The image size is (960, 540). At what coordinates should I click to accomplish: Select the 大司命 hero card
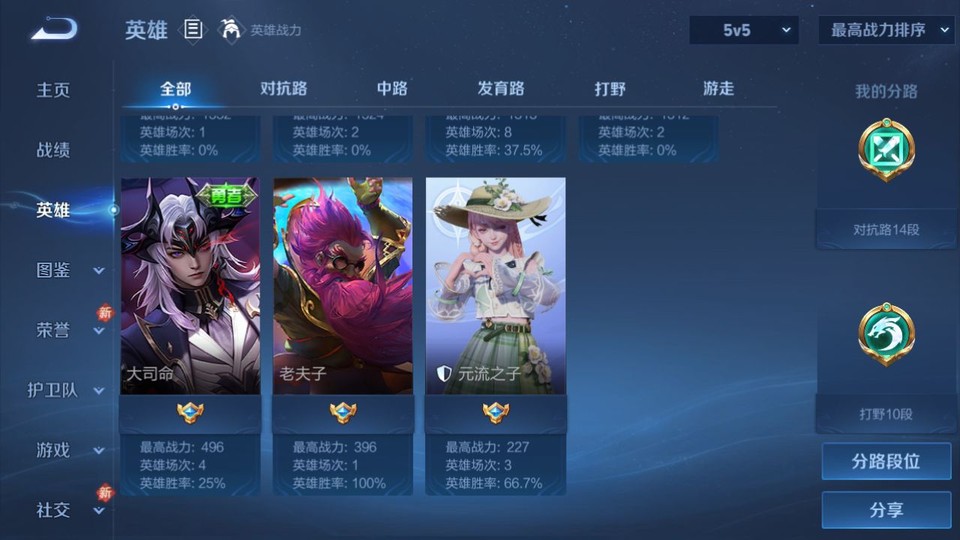coord(190,286)
